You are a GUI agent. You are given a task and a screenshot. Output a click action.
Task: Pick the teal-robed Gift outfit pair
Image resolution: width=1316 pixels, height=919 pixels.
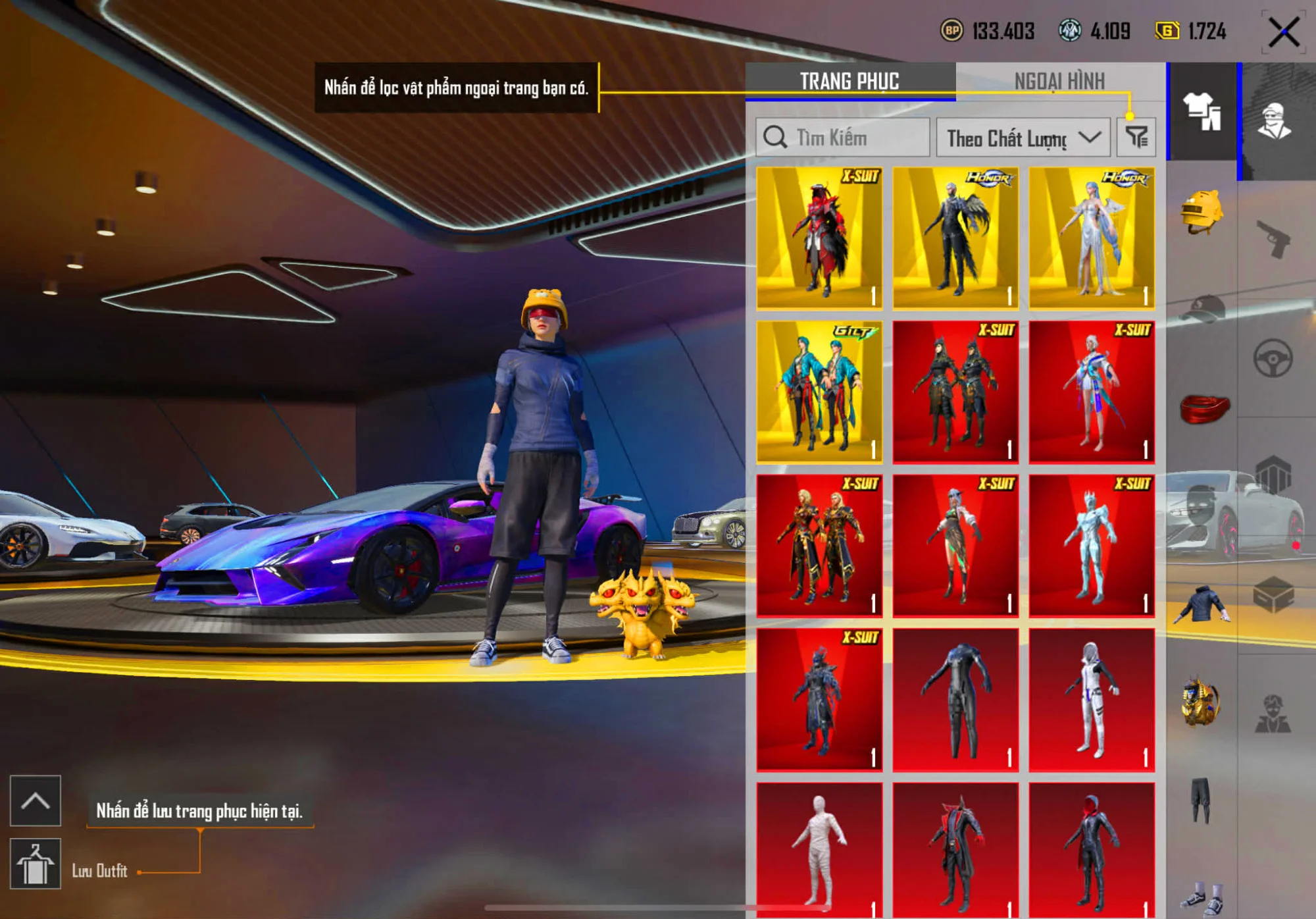[819, 392]
